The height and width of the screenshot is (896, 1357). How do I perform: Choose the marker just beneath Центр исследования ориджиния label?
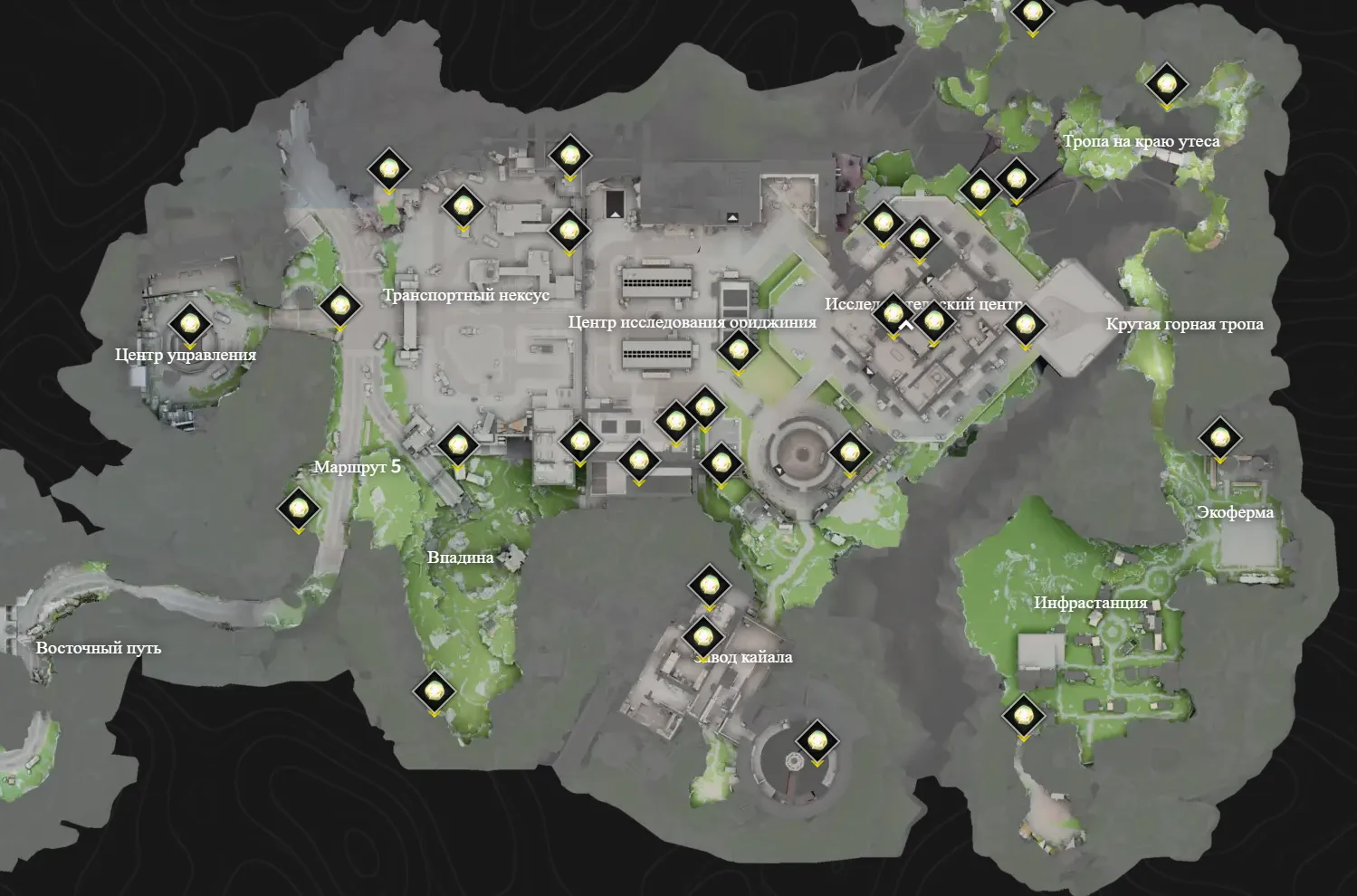tap(738, 350)
